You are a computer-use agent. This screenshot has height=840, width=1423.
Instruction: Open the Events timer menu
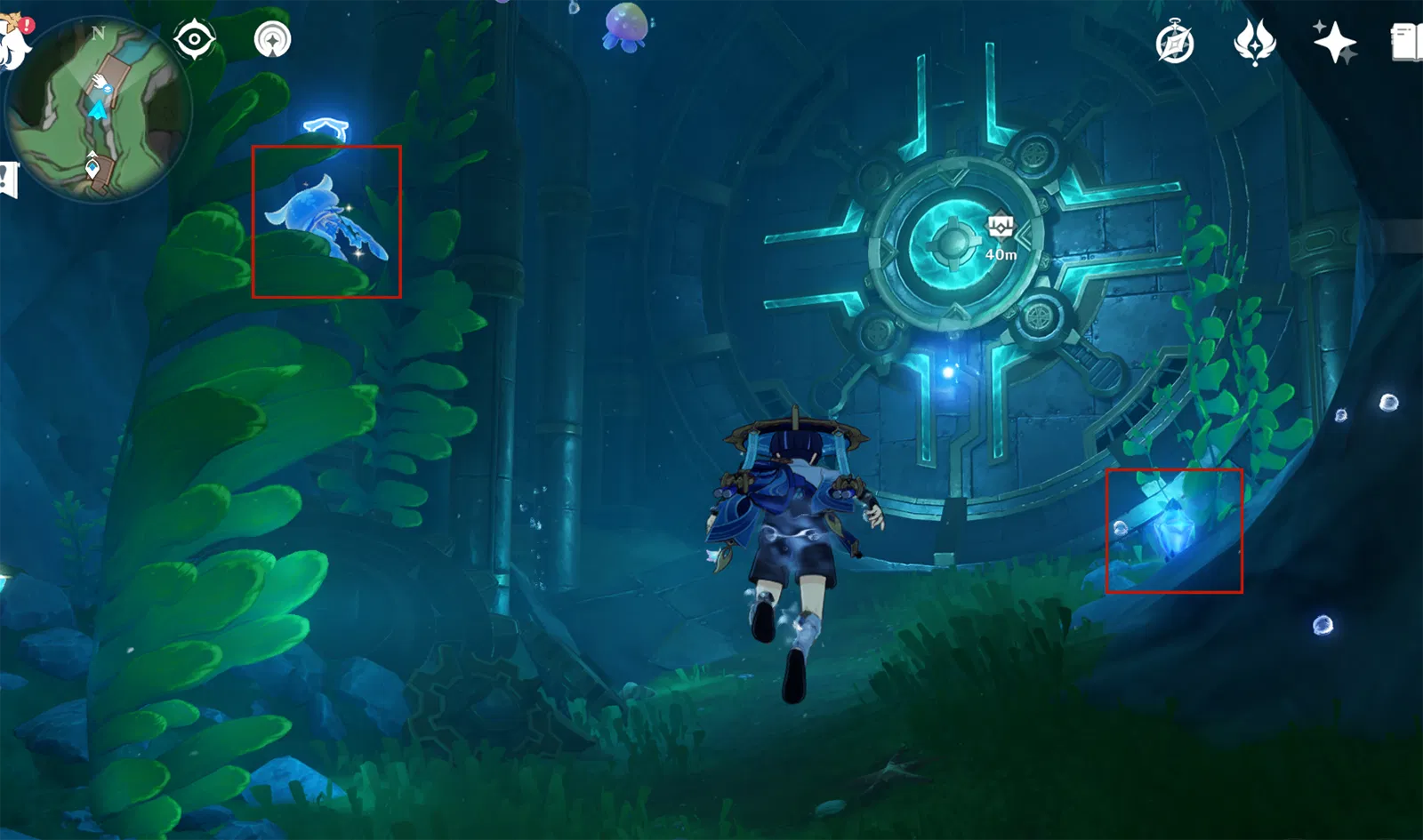[1174, 40]
